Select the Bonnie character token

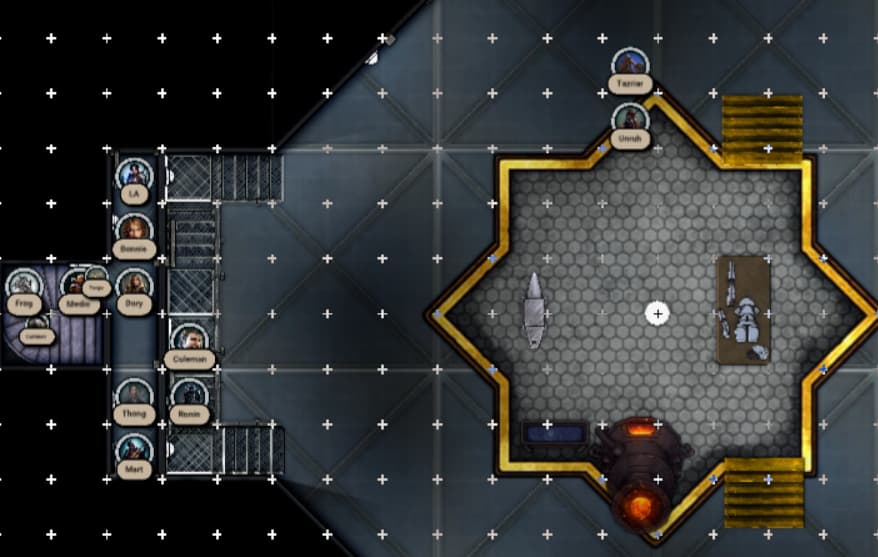134,231
